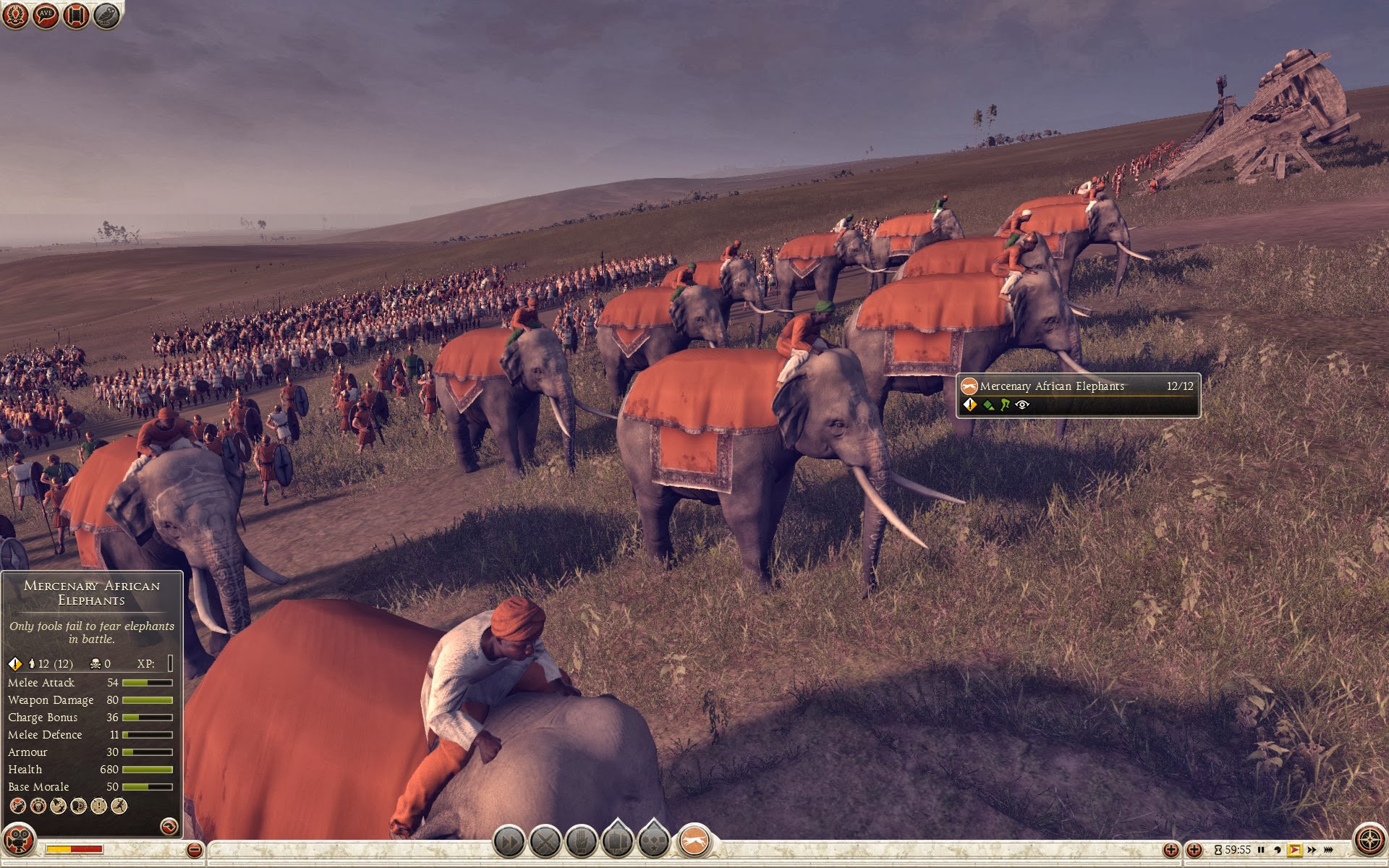Set fastest battle speed
This screenshot has width=1389, height=868.
tap(1329, 850)
